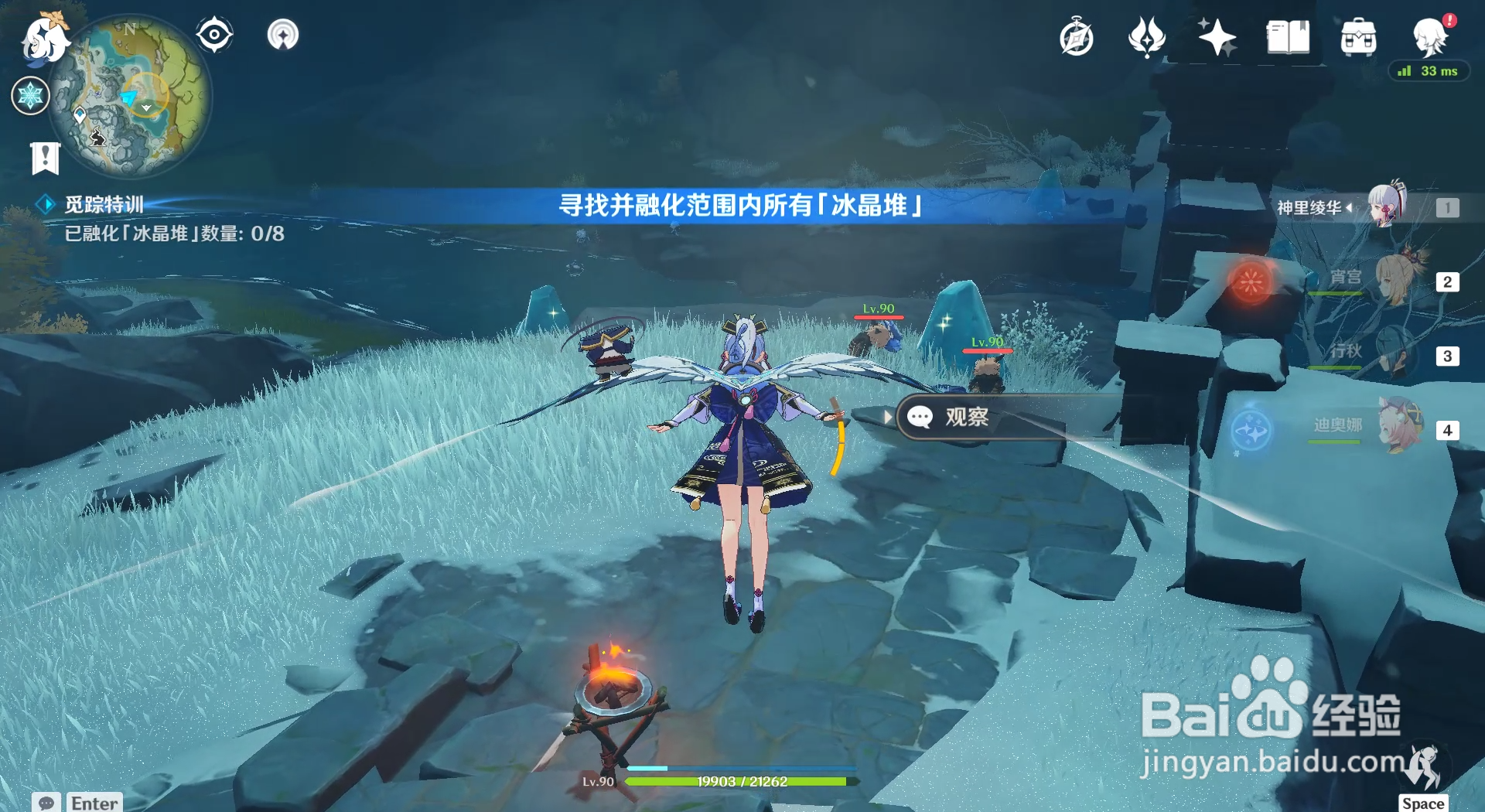
Task: Open character screen via avatar with notification
Action: coord(1432,36)
